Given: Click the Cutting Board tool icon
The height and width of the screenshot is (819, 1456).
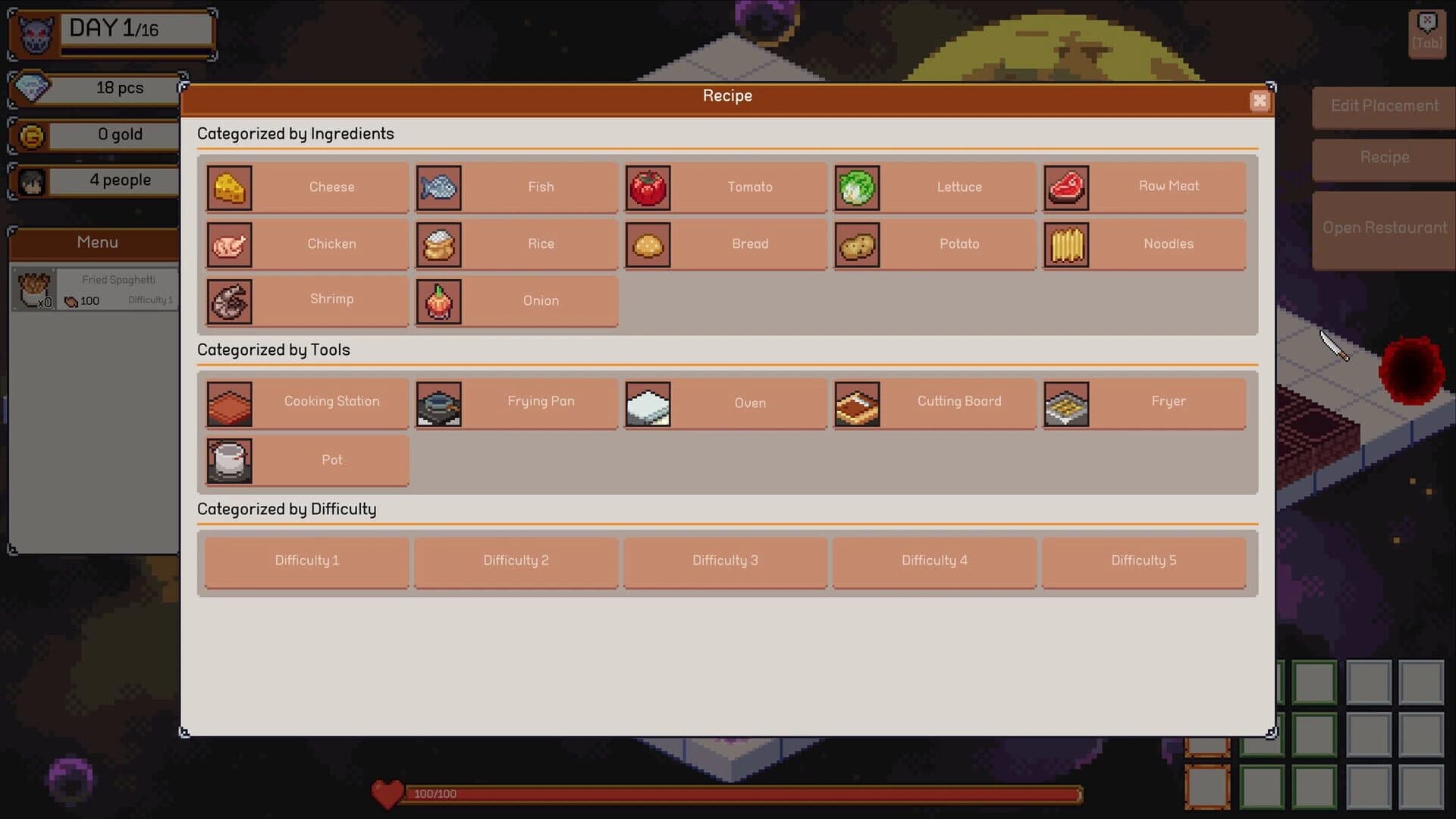Looking at the screenshot, I should pos(857,403).
